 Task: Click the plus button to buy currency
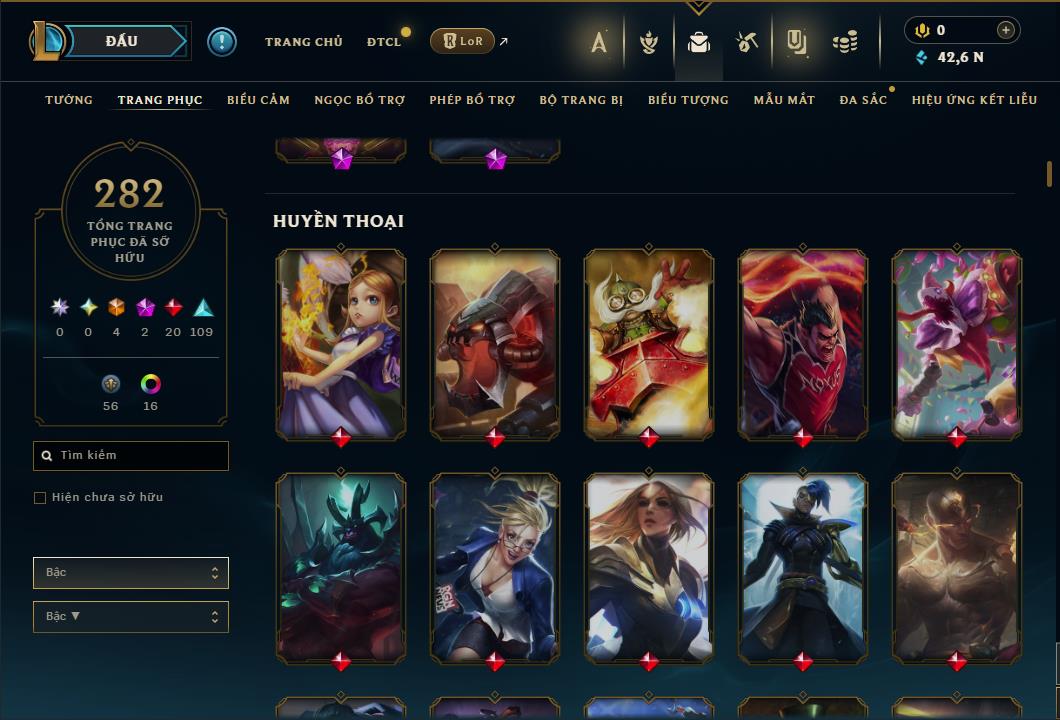click(1005, 30)
